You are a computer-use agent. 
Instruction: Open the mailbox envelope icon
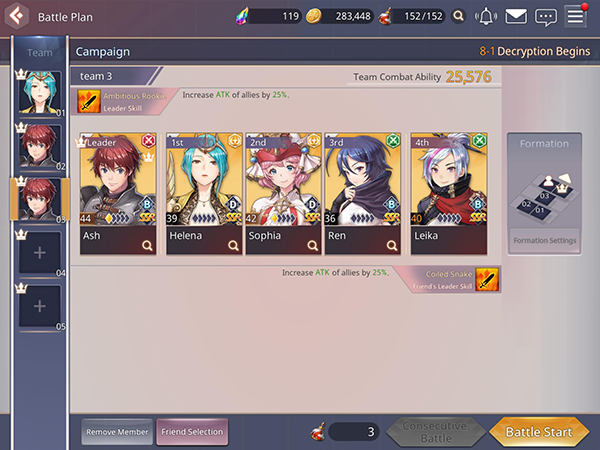pyautogui.click(x=516, y=16)
